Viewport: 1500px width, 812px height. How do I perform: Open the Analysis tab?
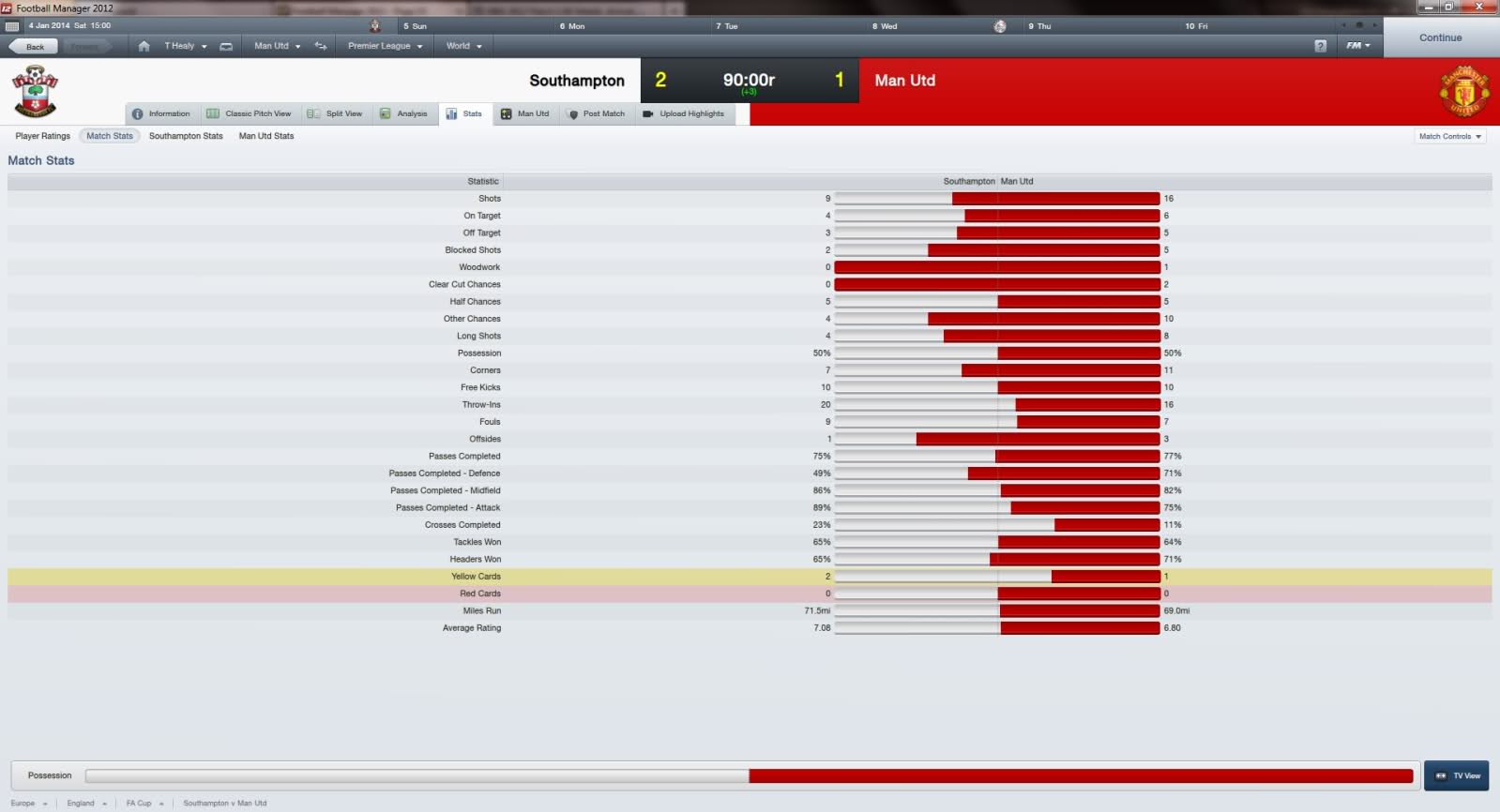click(404, 113)
